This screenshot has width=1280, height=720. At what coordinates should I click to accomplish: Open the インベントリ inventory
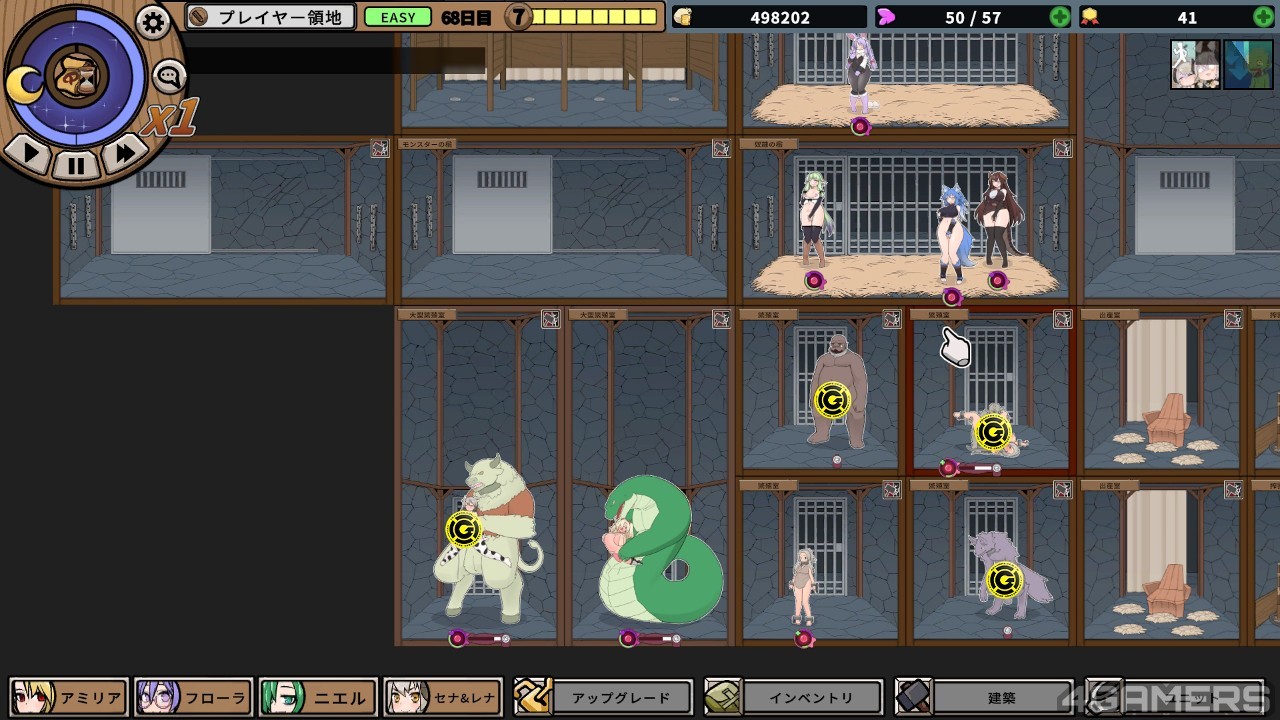[794, 698]
